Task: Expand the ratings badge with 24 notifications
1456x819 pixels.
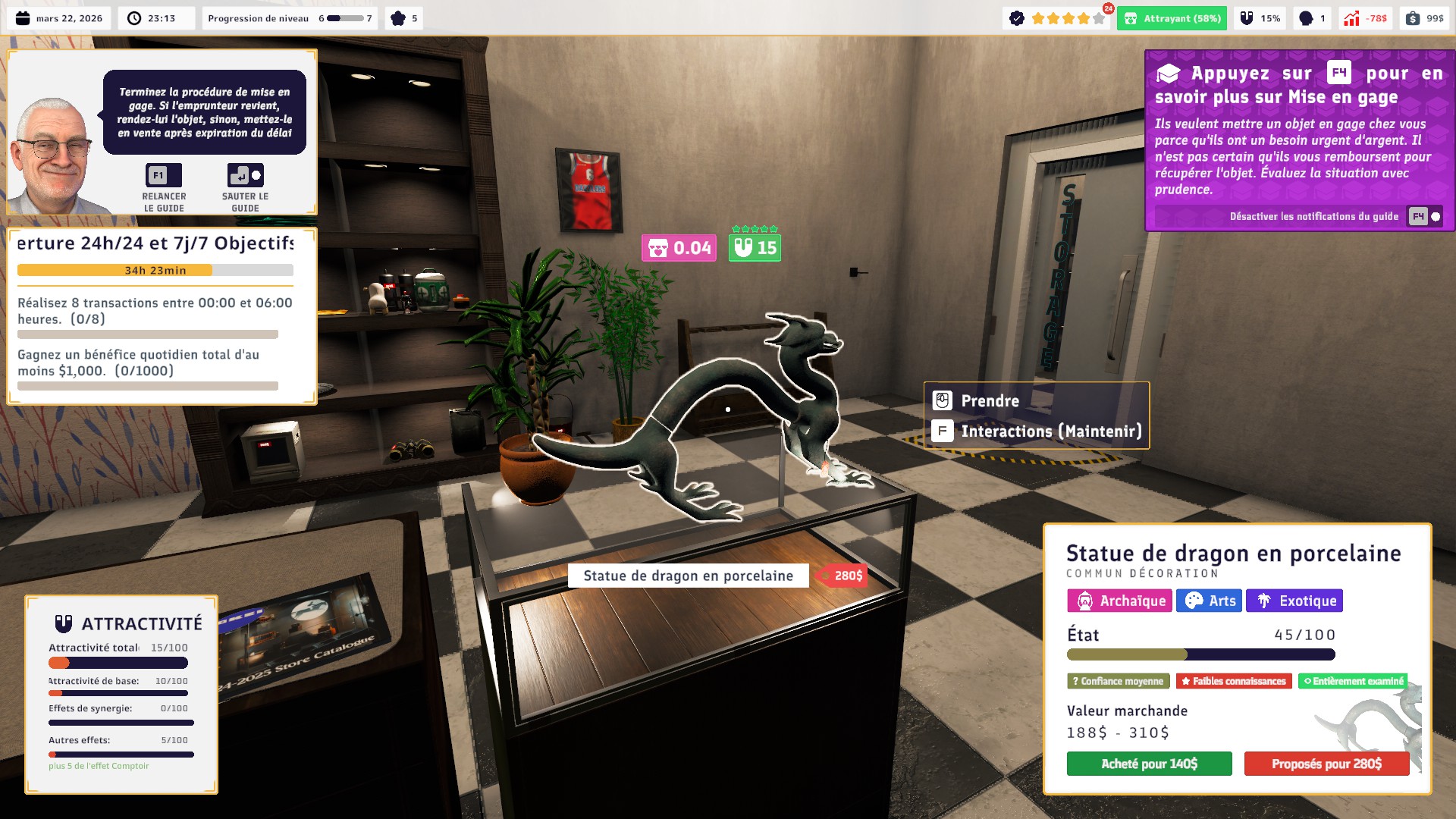Action: (x=1056, y=17)
